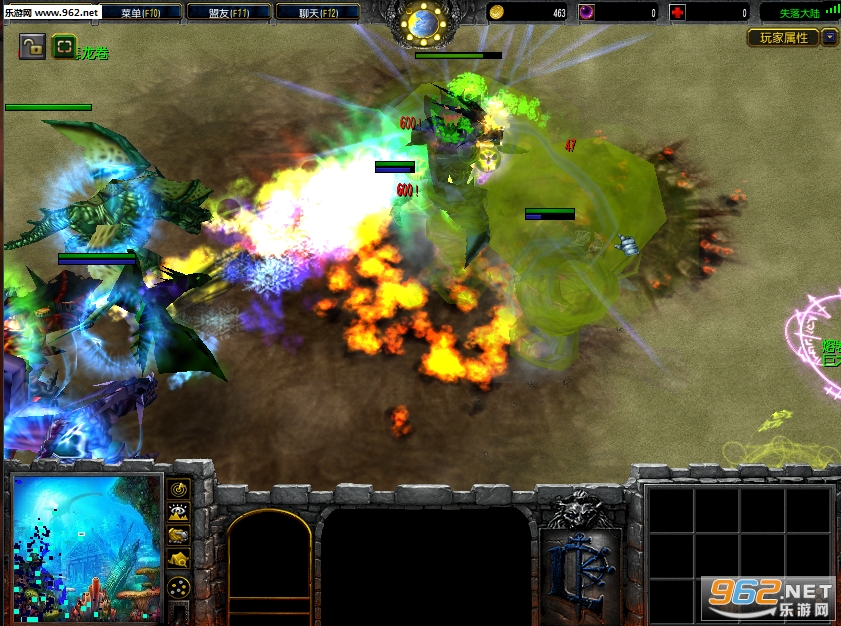The height and width of the screenshot is (626, 841).
Task: Open the 聊天 (F12) chat log
Action: point(313,13)
